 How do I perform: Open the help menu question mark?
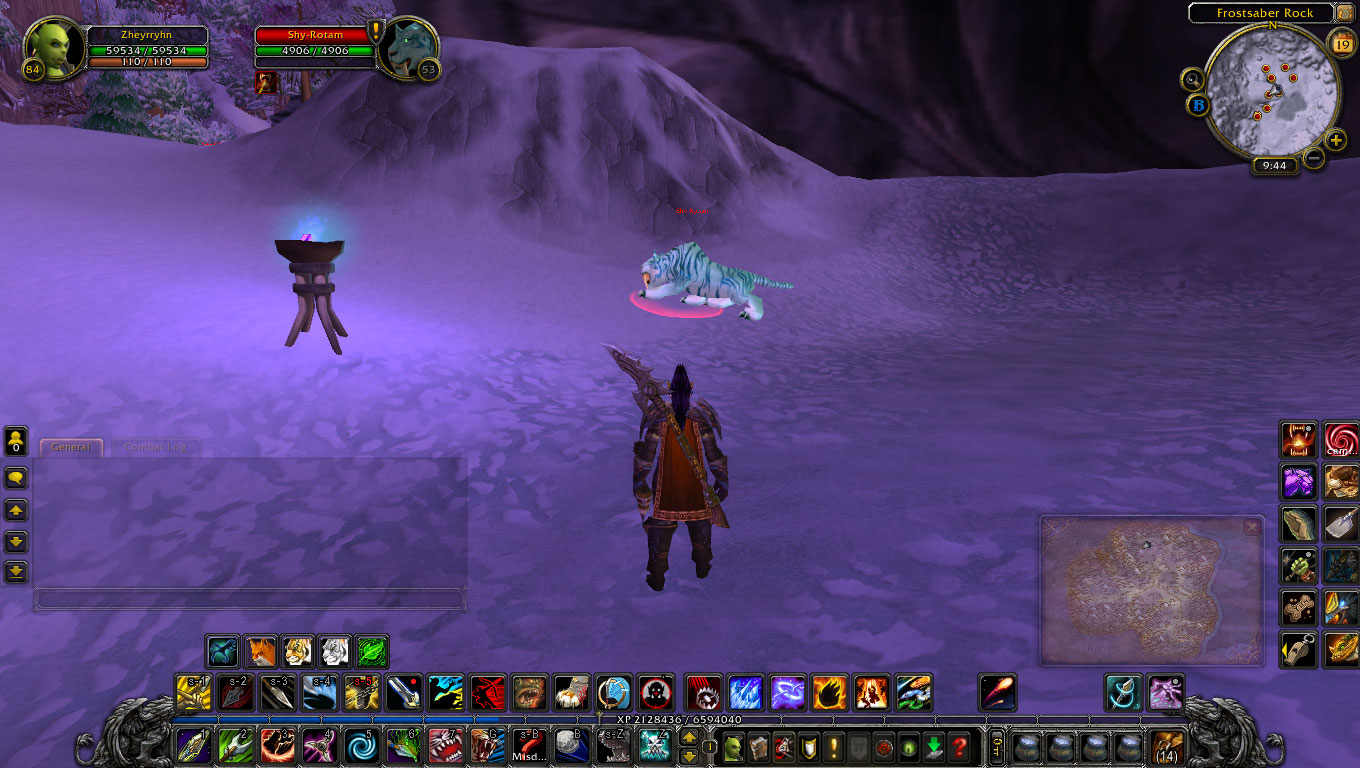[x=959, y=747]
